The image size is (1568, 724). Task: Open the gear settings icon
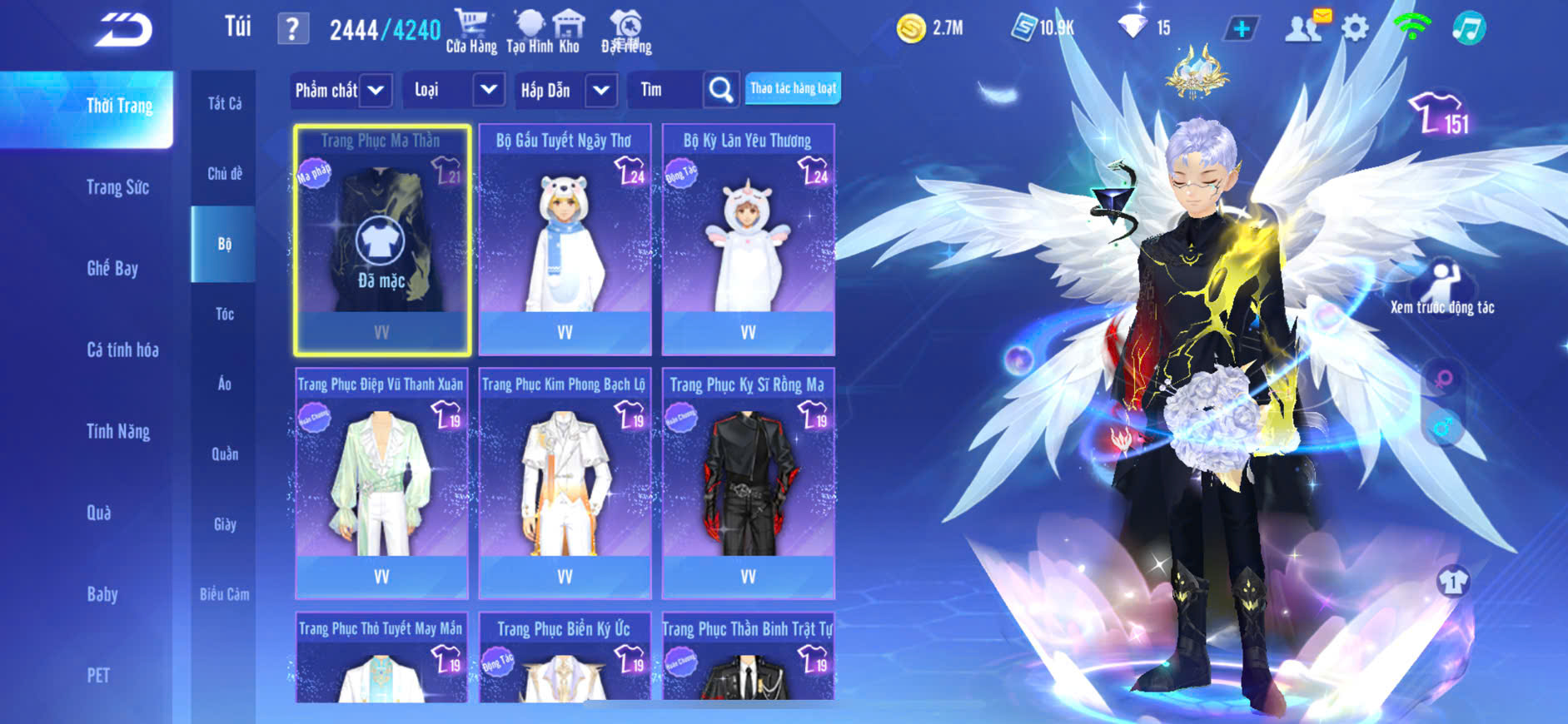[1356, 29]
